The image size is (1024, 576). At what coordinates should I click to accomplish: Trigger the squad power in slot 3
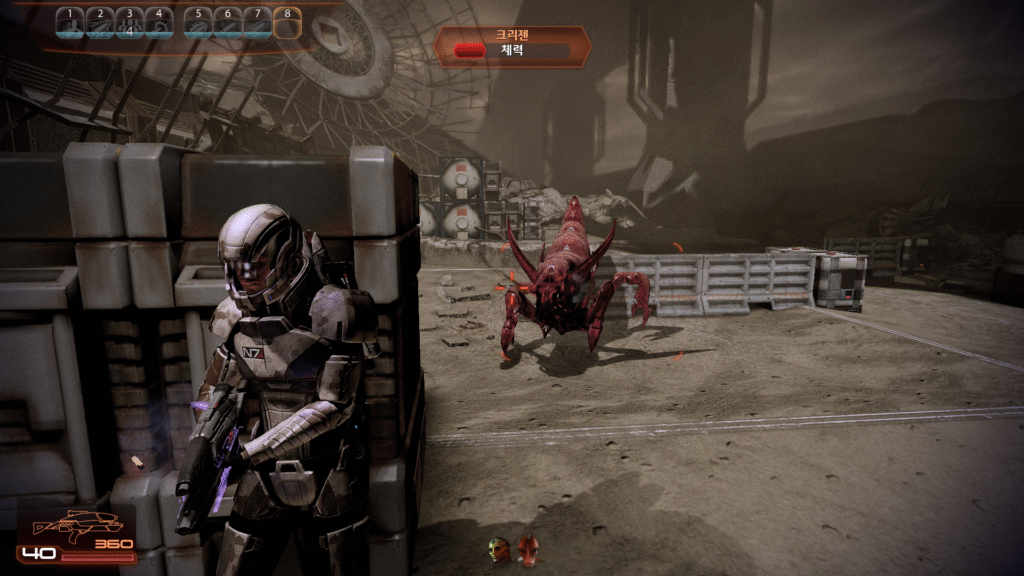(x=129, y=22)
